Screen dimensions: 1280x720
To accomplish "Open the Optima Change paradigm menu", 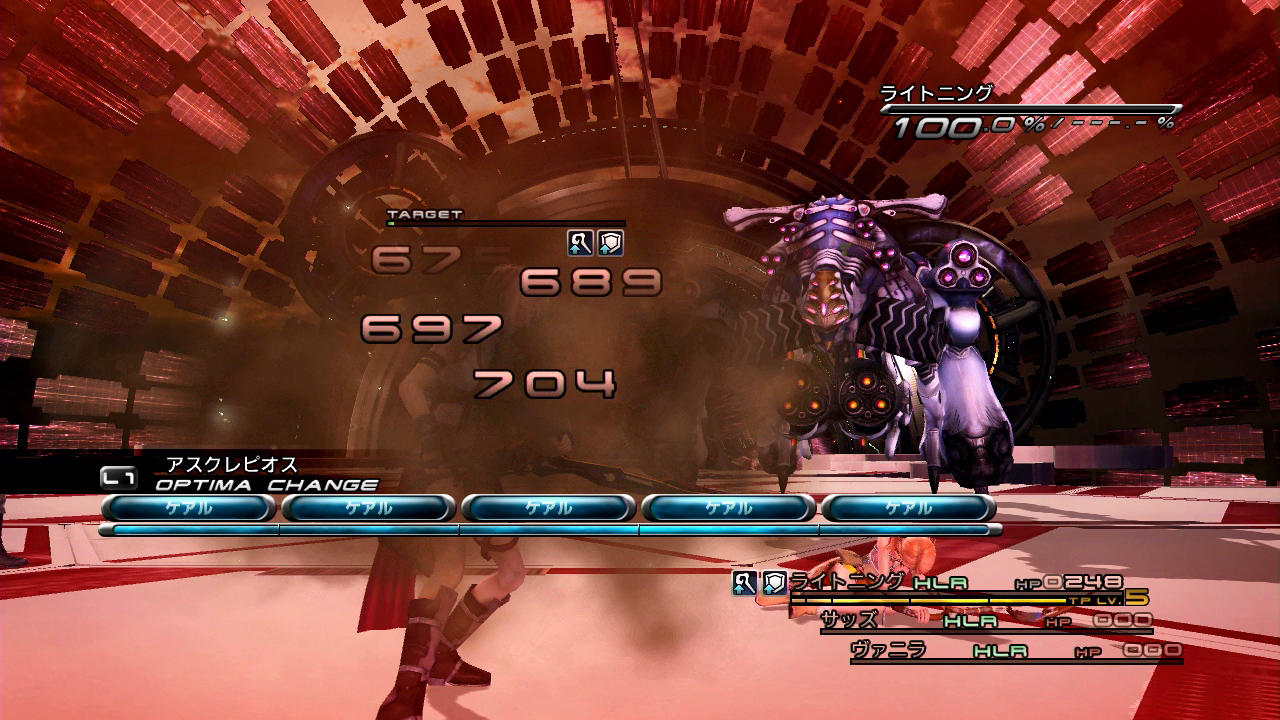I will tap(266, 485).
